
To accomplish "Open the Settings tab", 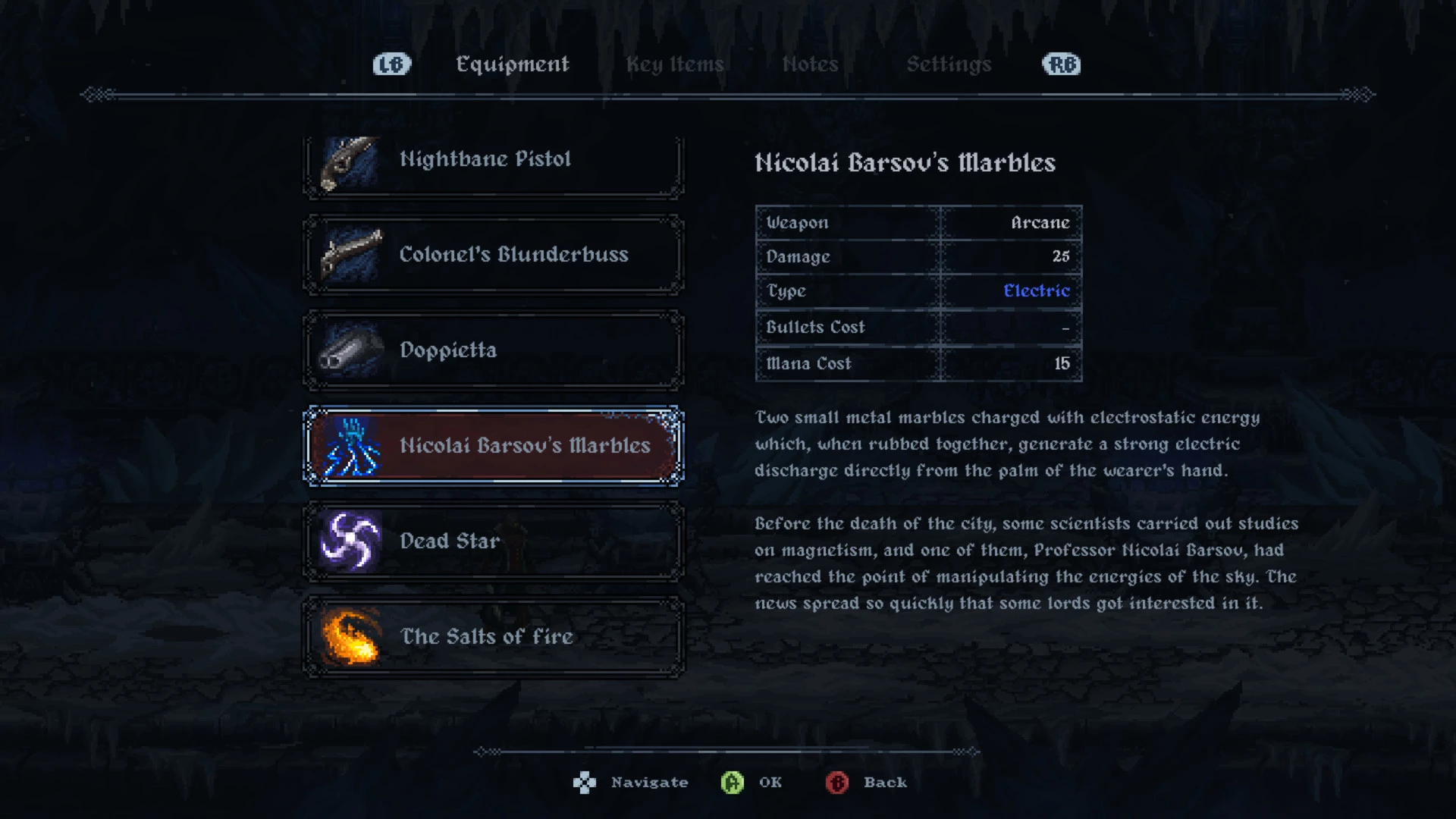I will [949, 64].
